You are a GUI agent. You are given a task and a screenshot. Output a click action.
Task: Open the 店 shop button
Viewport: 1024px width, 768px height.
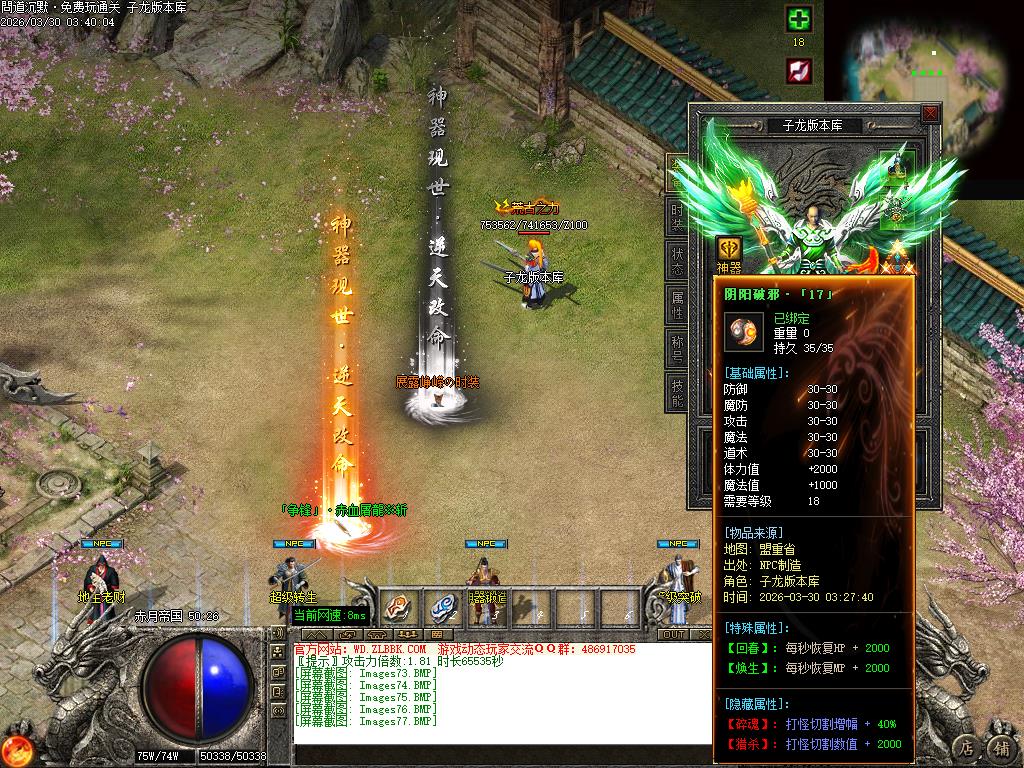click(x=965, y=747)
